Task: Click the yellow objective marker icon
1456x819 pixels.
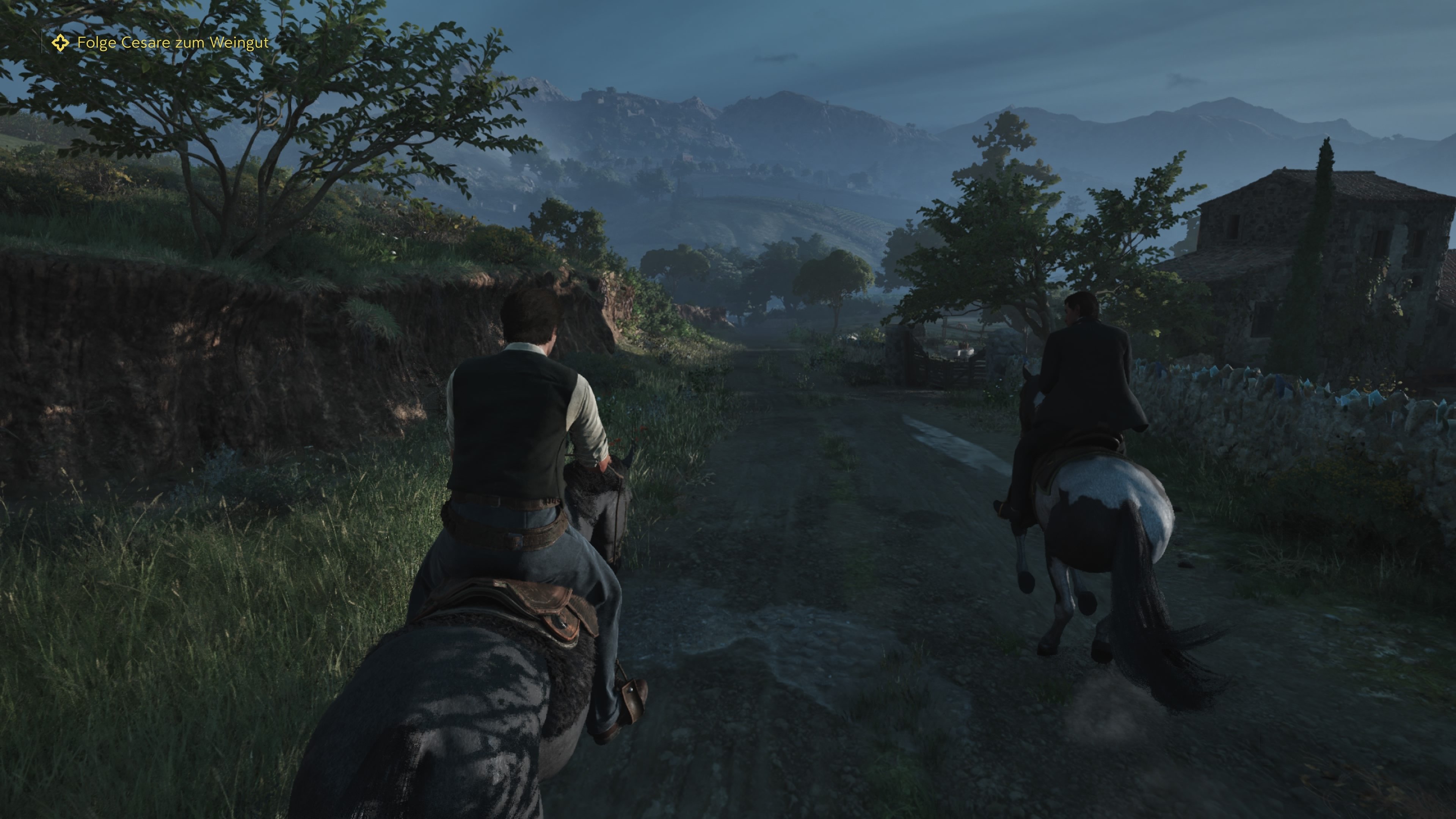Action: [x=61, y=43]
